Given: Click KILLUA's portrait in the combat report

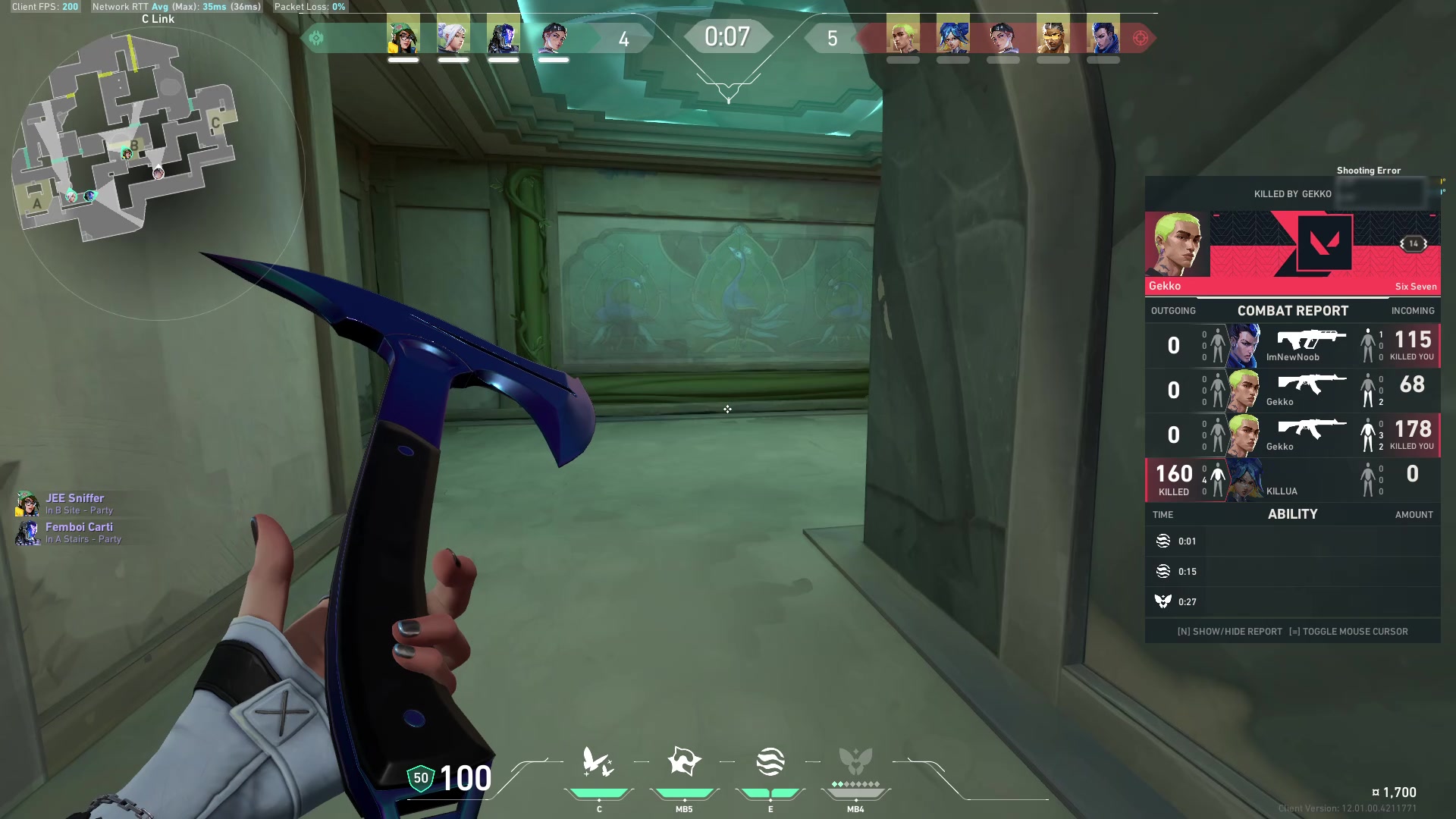Looking at the screenshot, I should (1244, 479).
